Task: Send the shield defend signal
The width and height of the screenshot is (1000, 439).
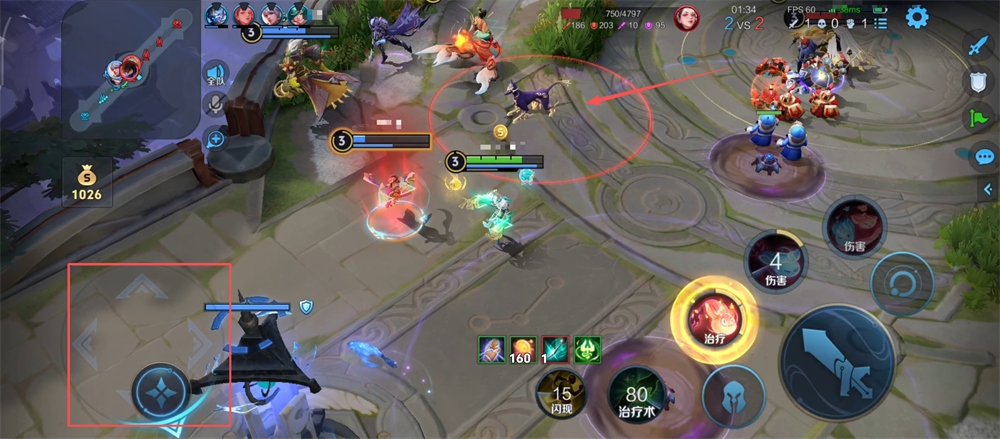Action: point(979,83)
